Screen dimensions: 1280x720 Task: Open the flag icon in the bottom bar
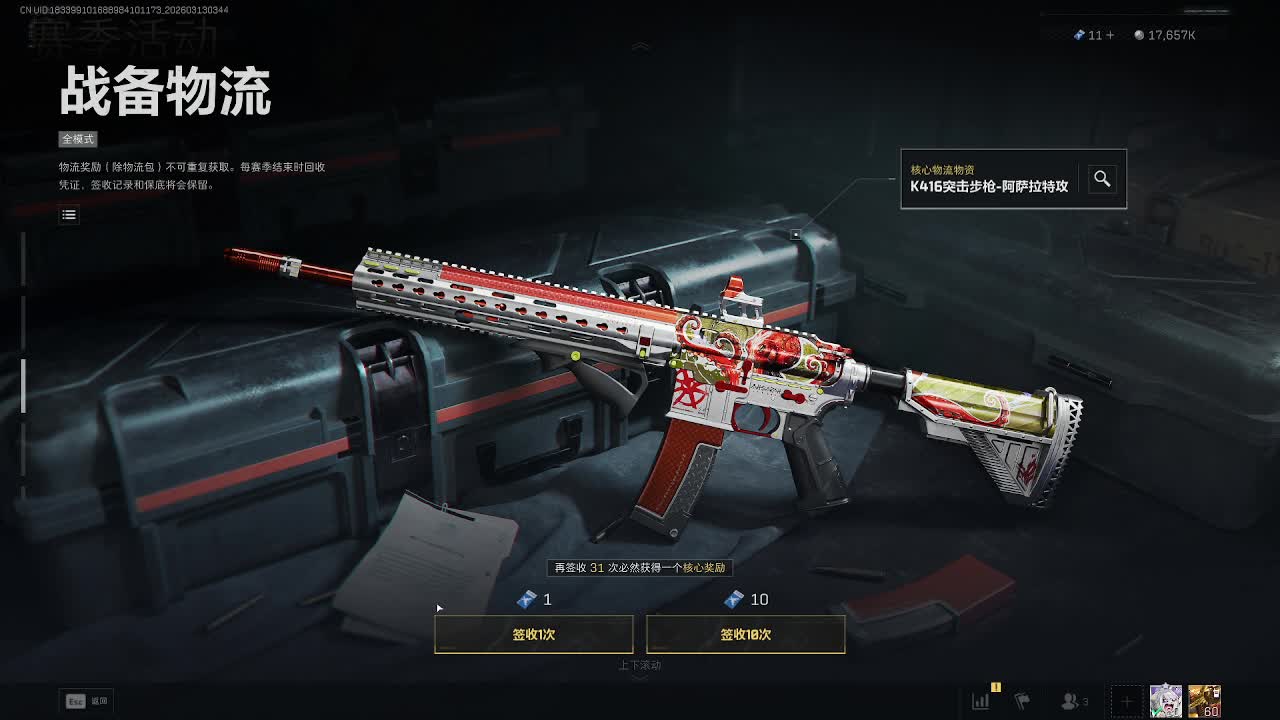1022,701
